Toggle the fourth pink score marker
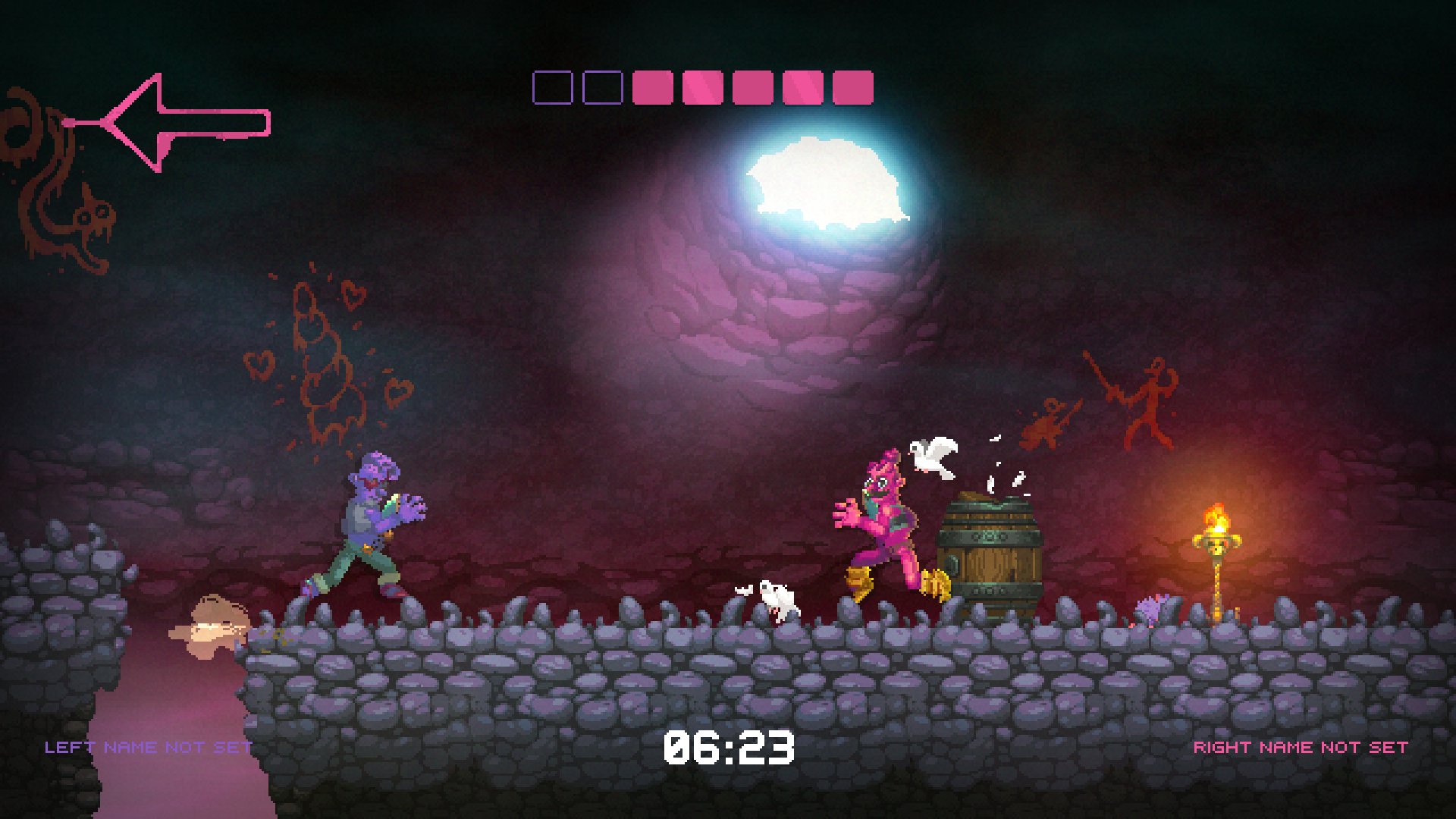The image size is (1456, 819). pyautogui.click(x=802, y=89)
